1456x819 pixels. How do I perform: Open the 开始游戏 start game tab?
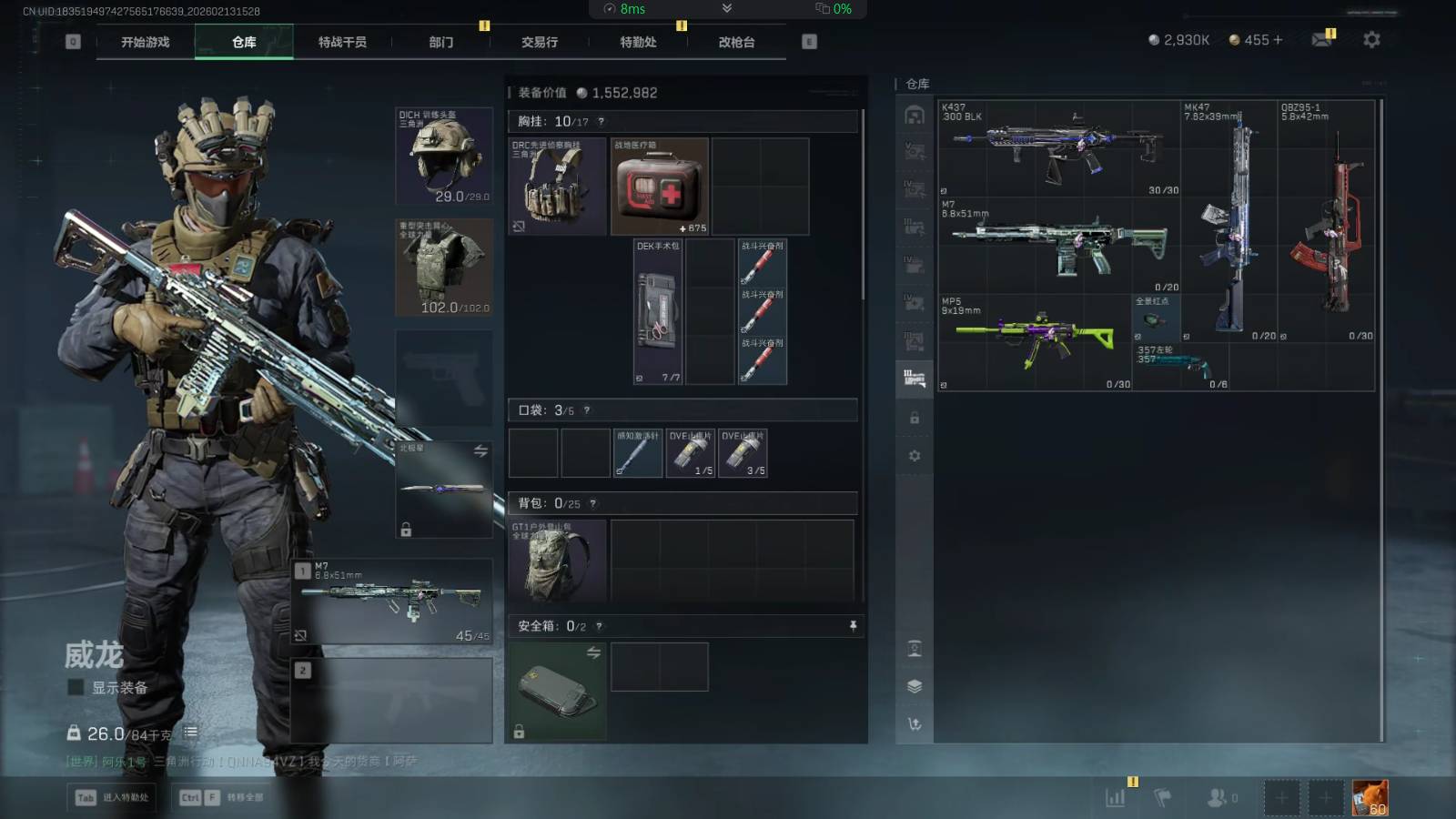(x=146, y=42)
